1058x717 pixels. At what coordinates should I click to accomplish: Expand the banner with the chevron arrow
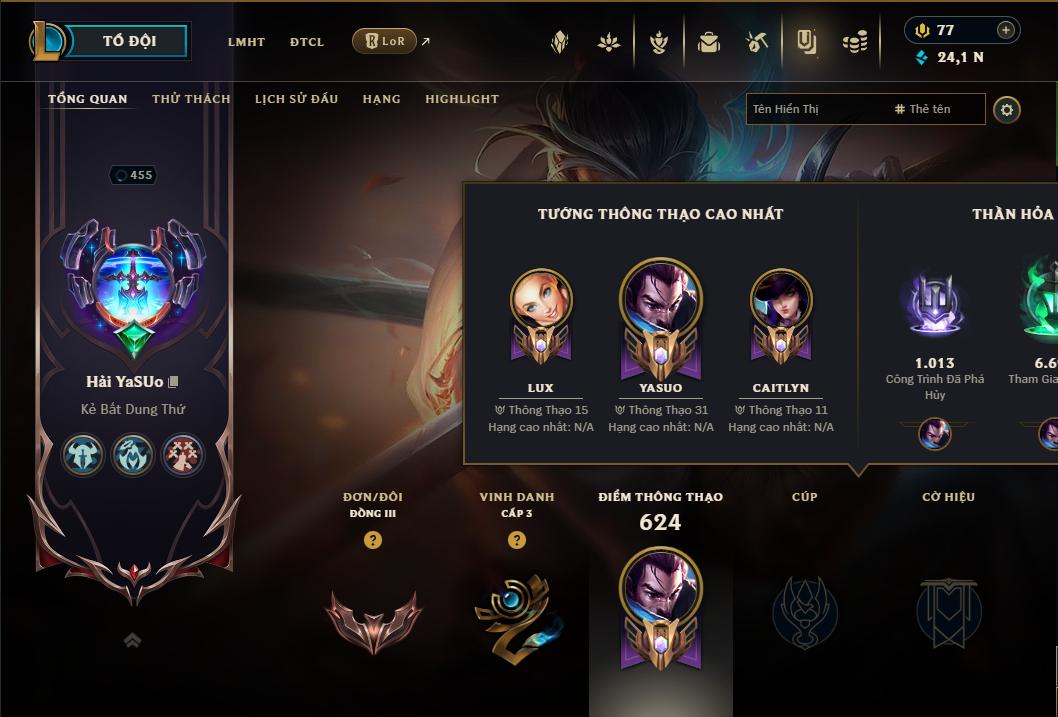pyautogui.click(x=132, y=640)
